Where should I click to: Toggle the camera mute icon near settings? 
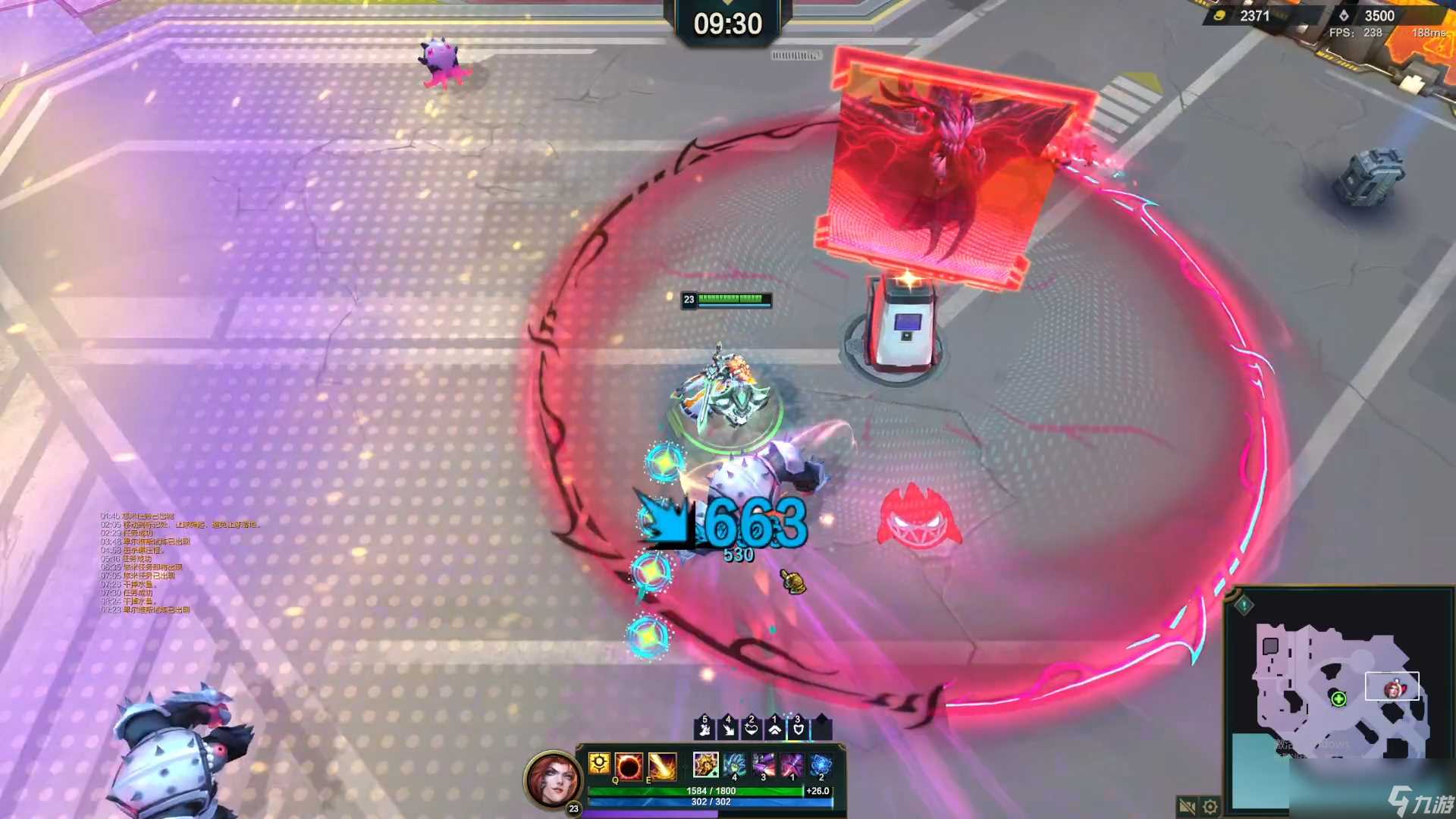point(1187,807)
